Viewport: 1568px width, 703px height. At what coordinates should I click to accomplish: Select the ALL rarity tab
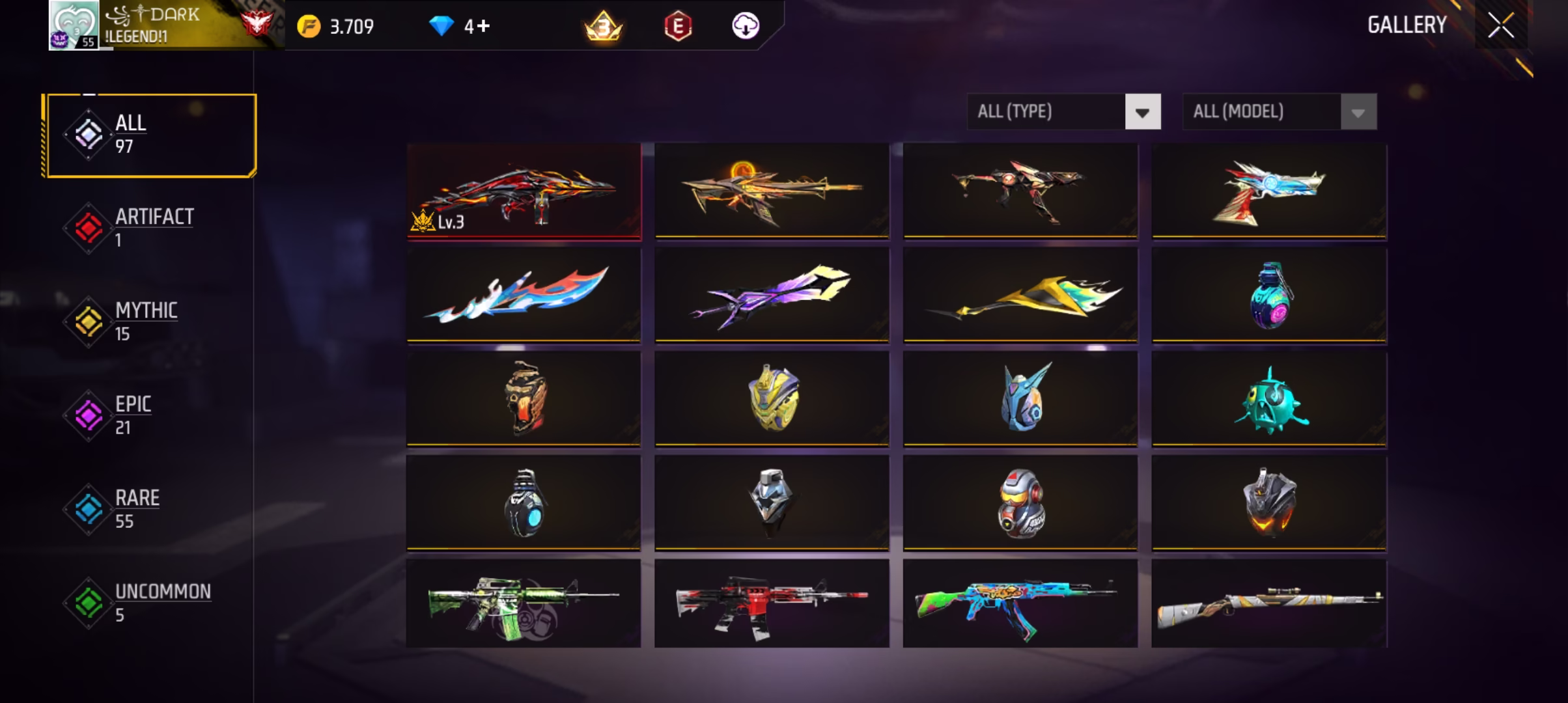point(151,135)
